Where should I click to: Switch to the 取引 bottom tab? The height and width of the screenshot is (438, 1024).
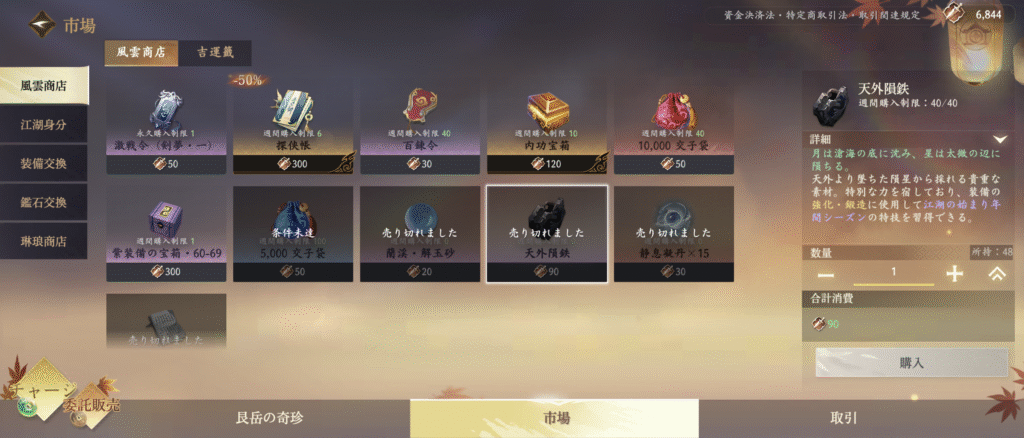tap(843, 419)
